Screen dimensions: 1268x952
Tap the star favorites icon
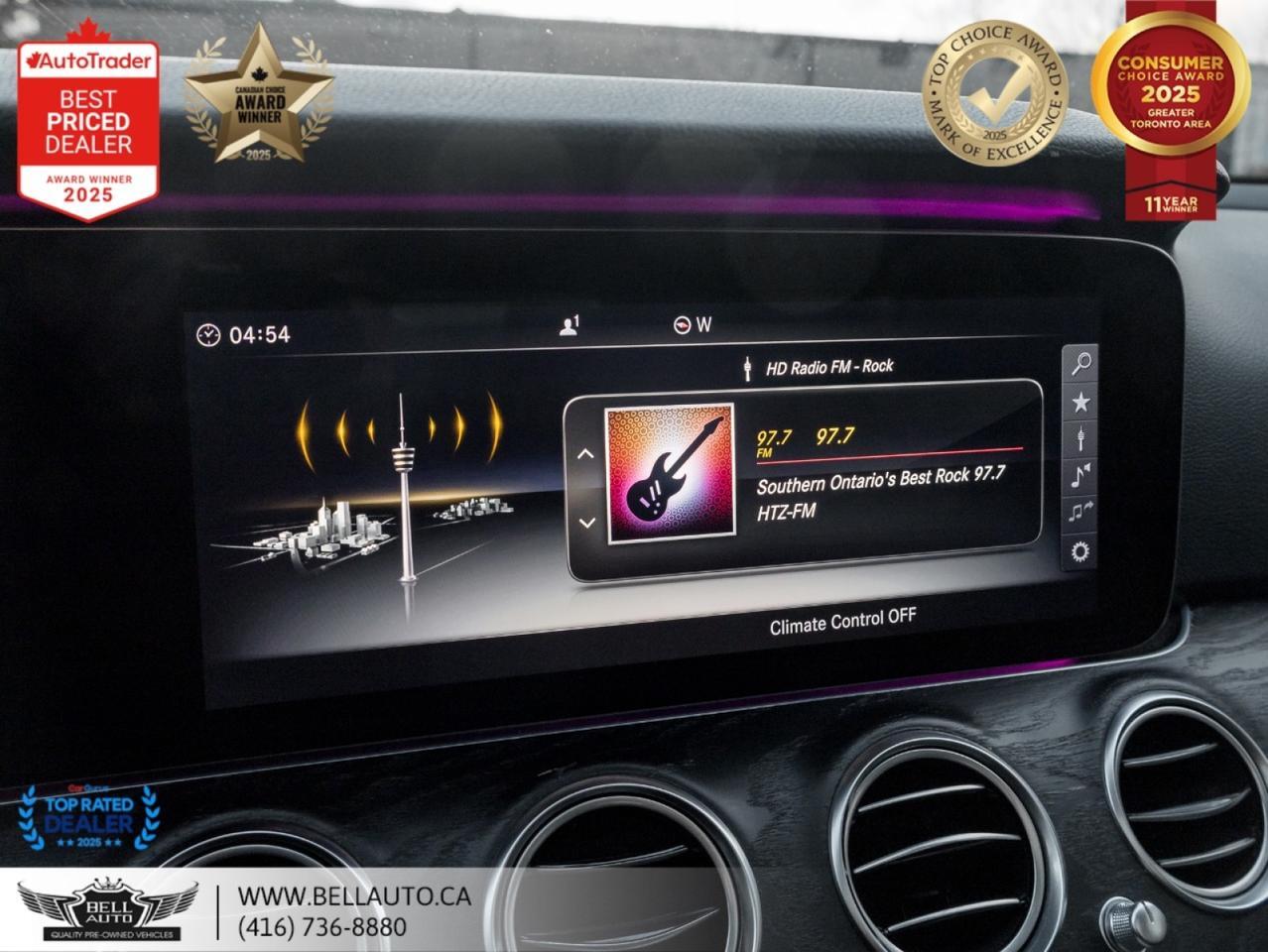pos(1080,402)
